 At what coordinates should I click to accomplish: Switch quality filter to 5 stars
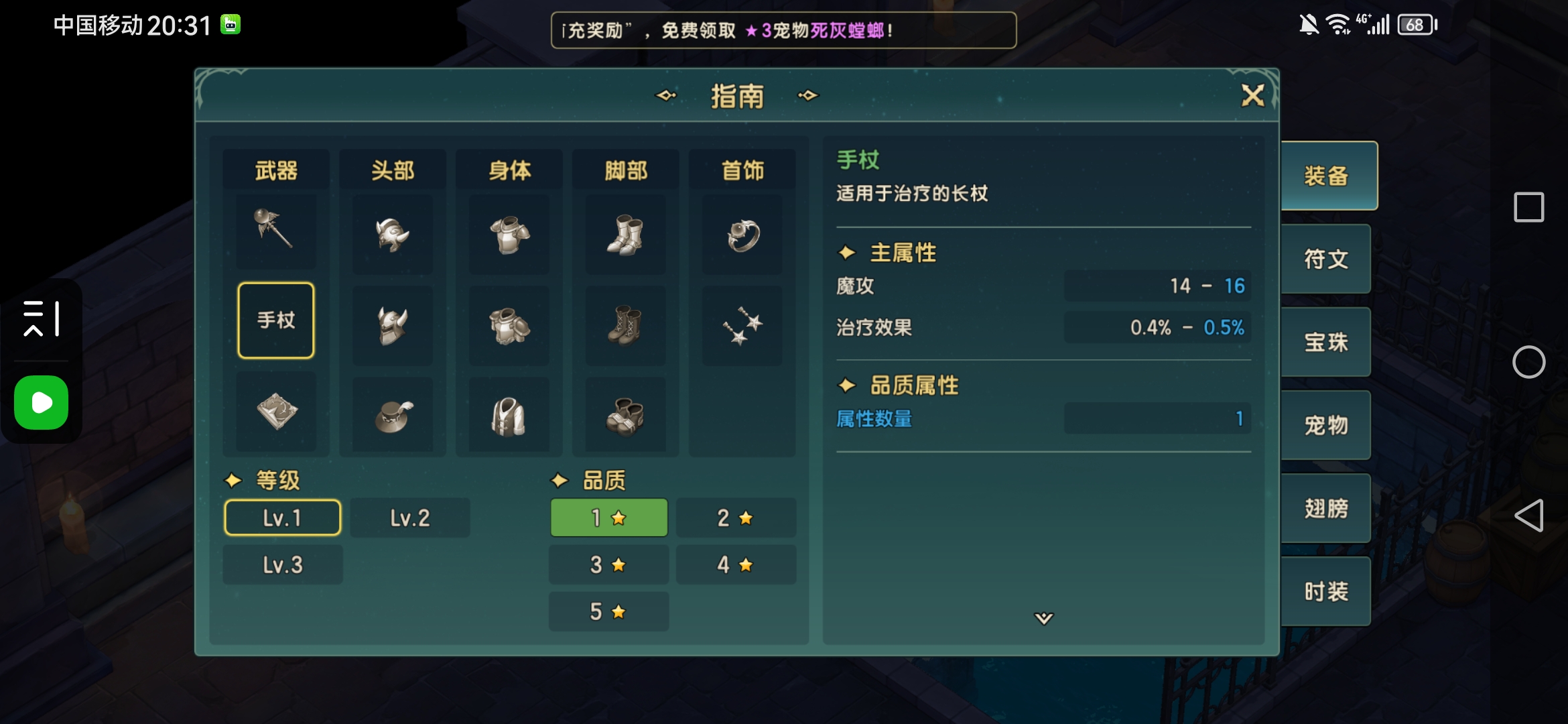(608, 611)
